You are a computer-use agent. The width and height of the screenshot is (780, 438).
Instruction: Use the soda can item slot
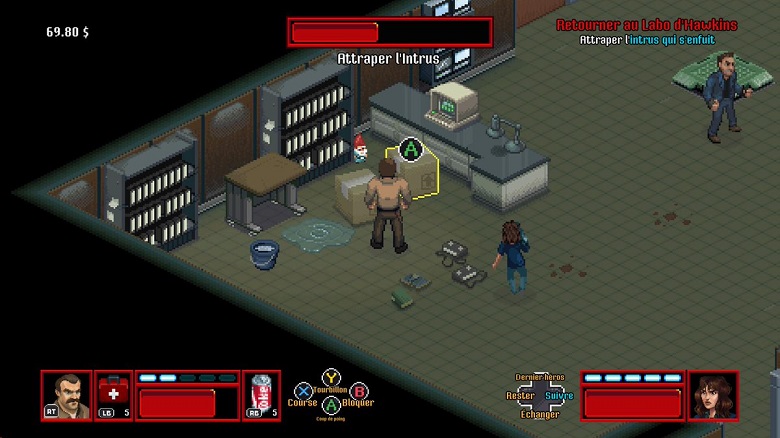tap(260, 394)
